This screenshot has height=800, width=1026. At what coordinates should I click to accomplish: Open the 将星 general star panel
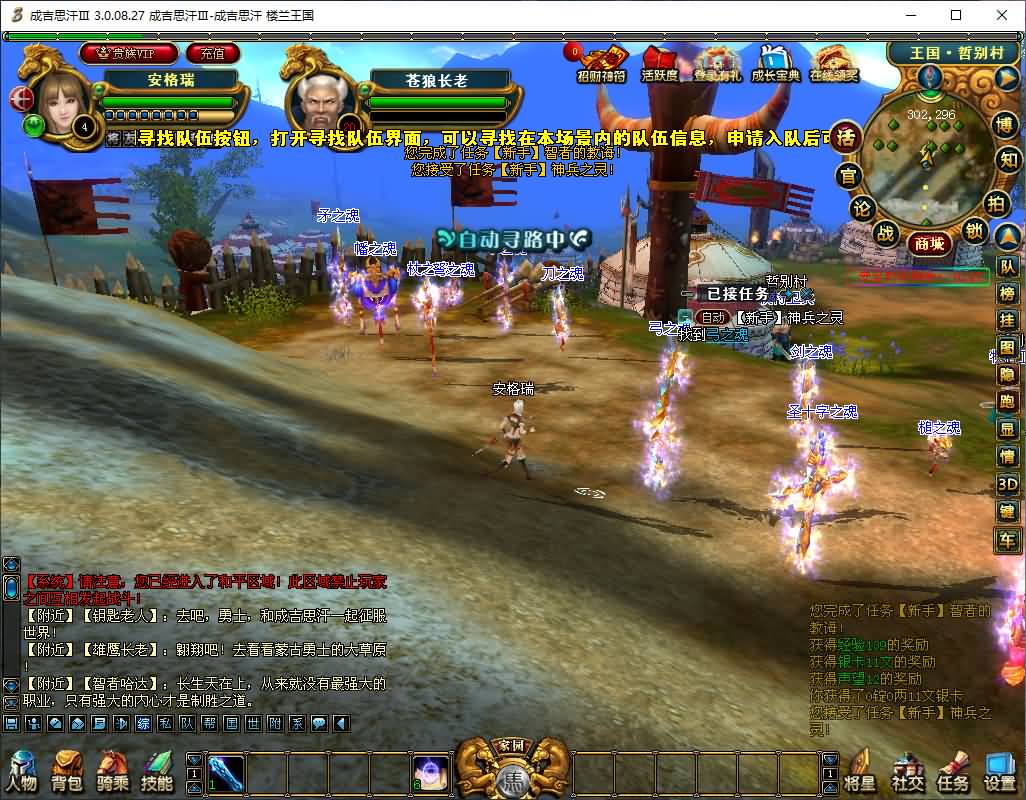[x=861, y=771]
